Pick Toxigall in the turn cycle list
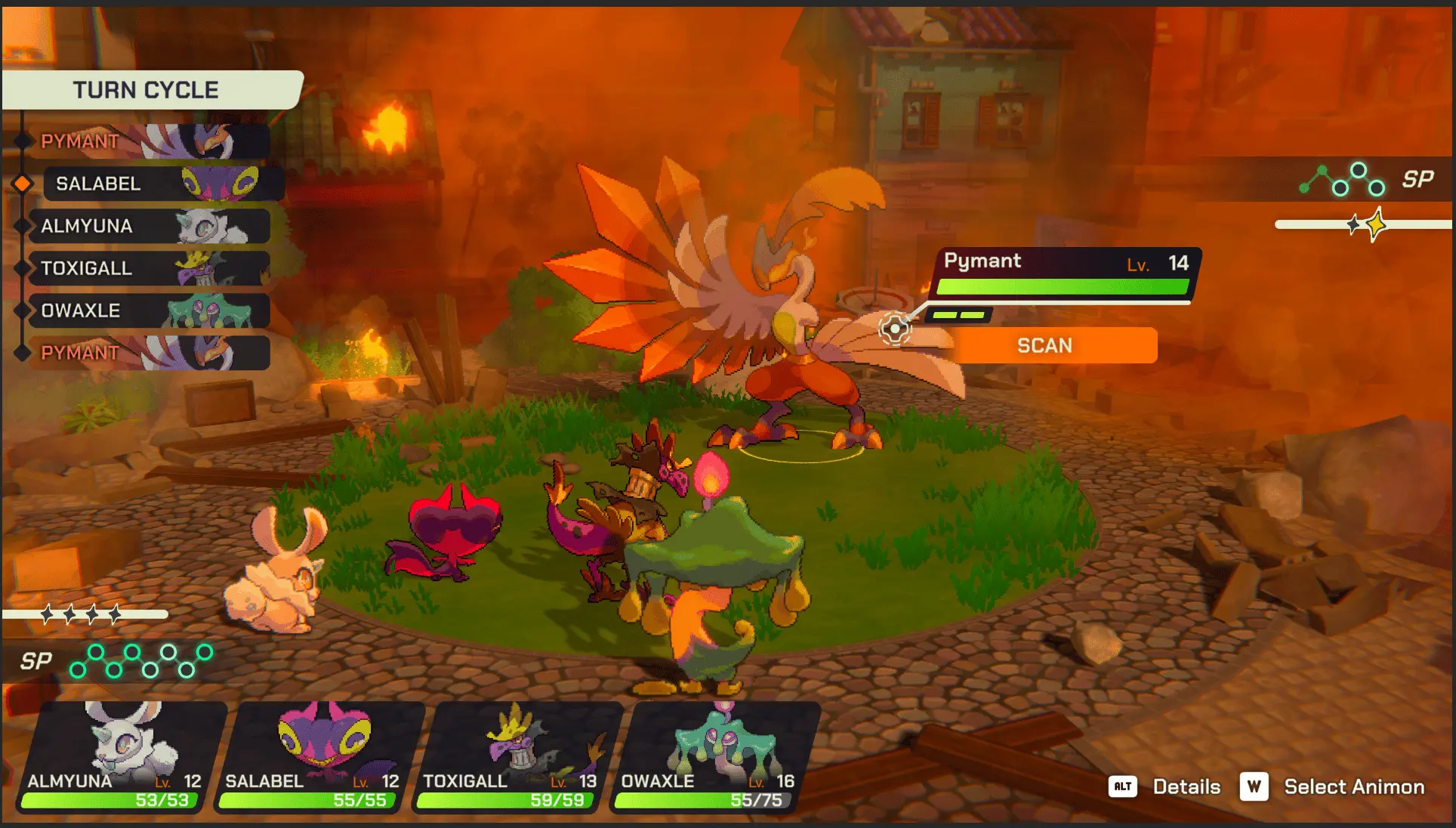Screen dimensions: 1456x828 [148, 268]
